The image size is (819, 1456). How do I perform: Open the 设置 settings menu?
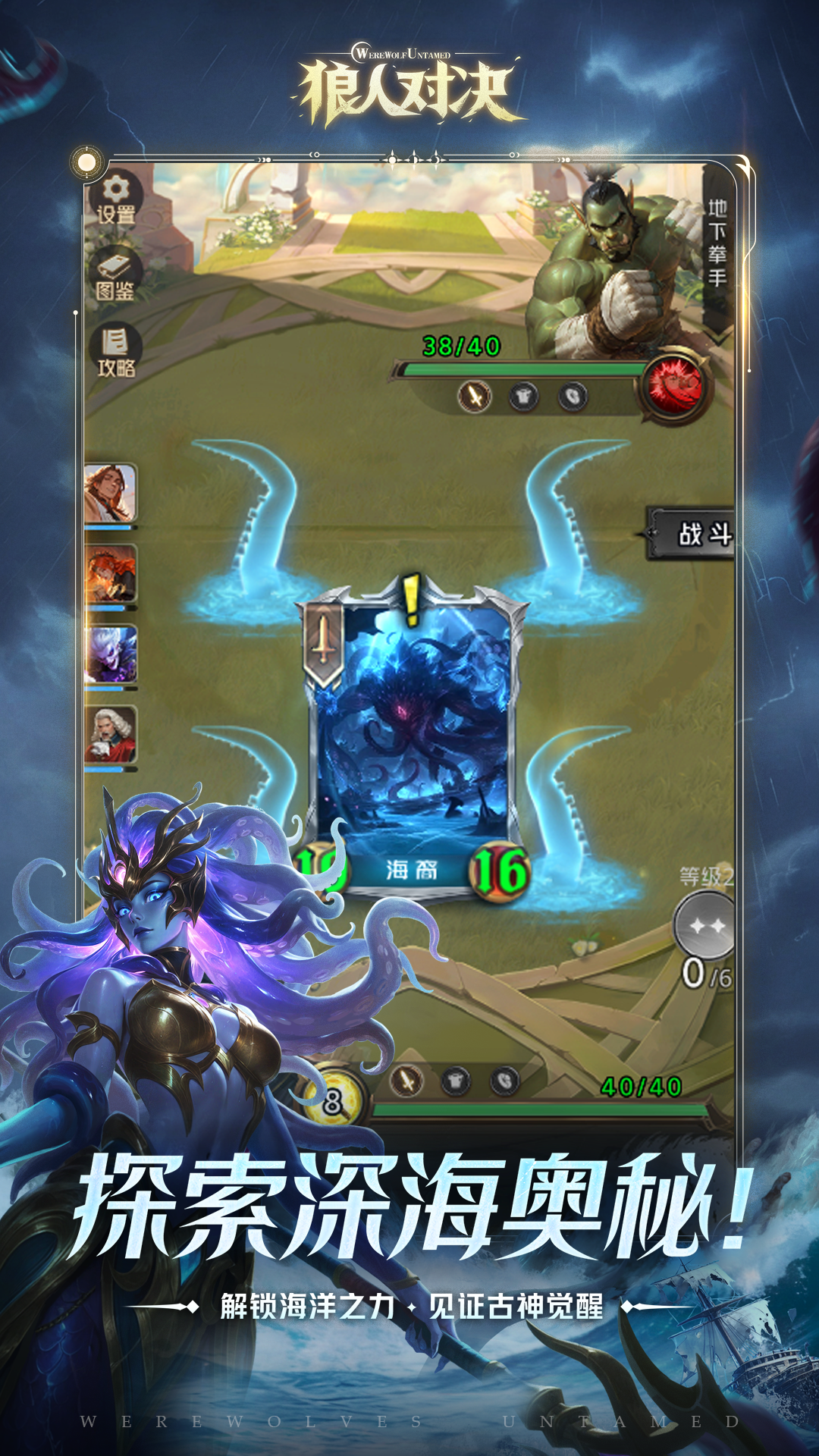pyautogui.click(x=116, y=200)
